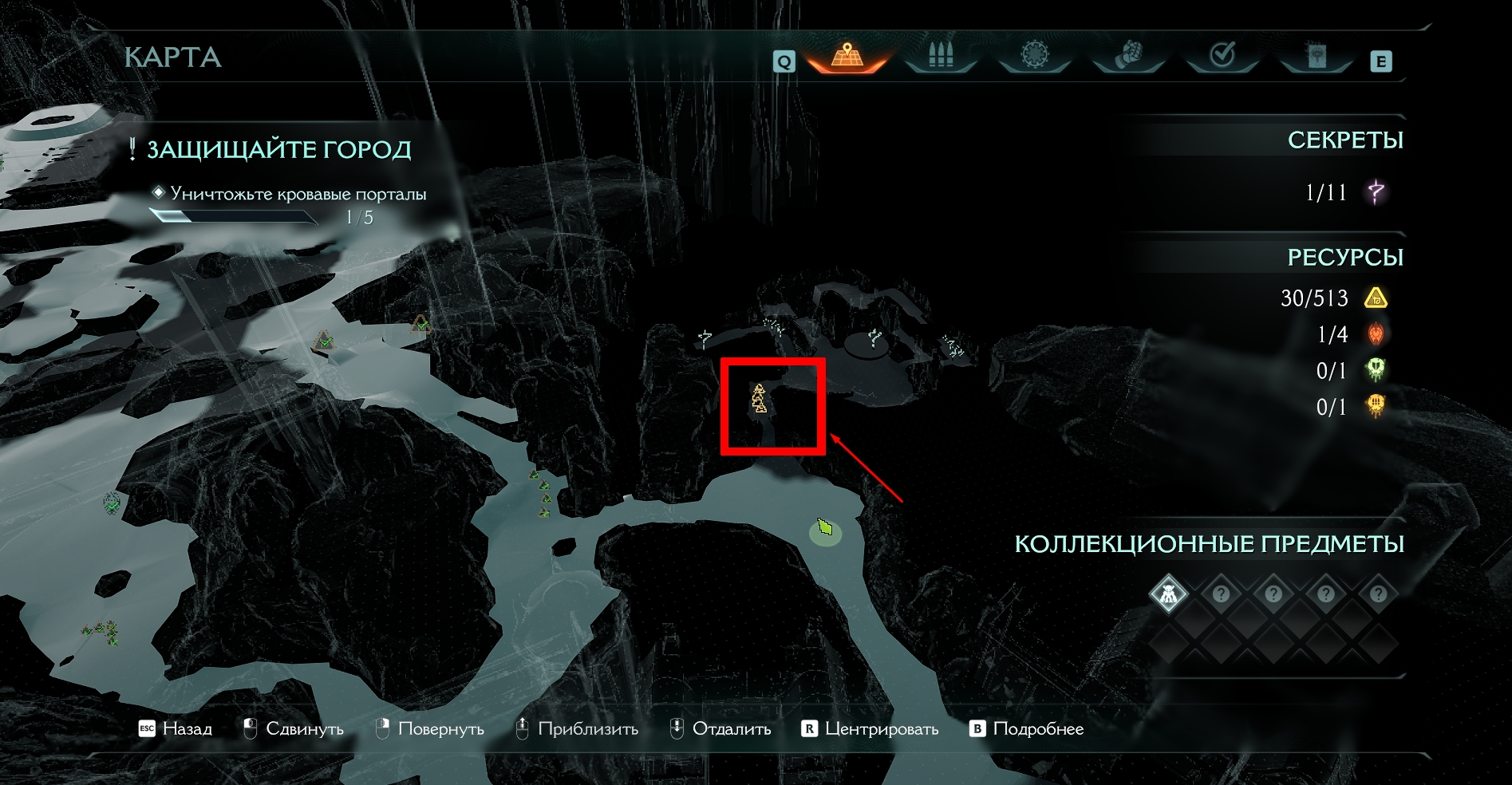This screenshot has height=785, width=1512.
Task: Switch to the three bullets tab
Action: (x=941, y=56)
